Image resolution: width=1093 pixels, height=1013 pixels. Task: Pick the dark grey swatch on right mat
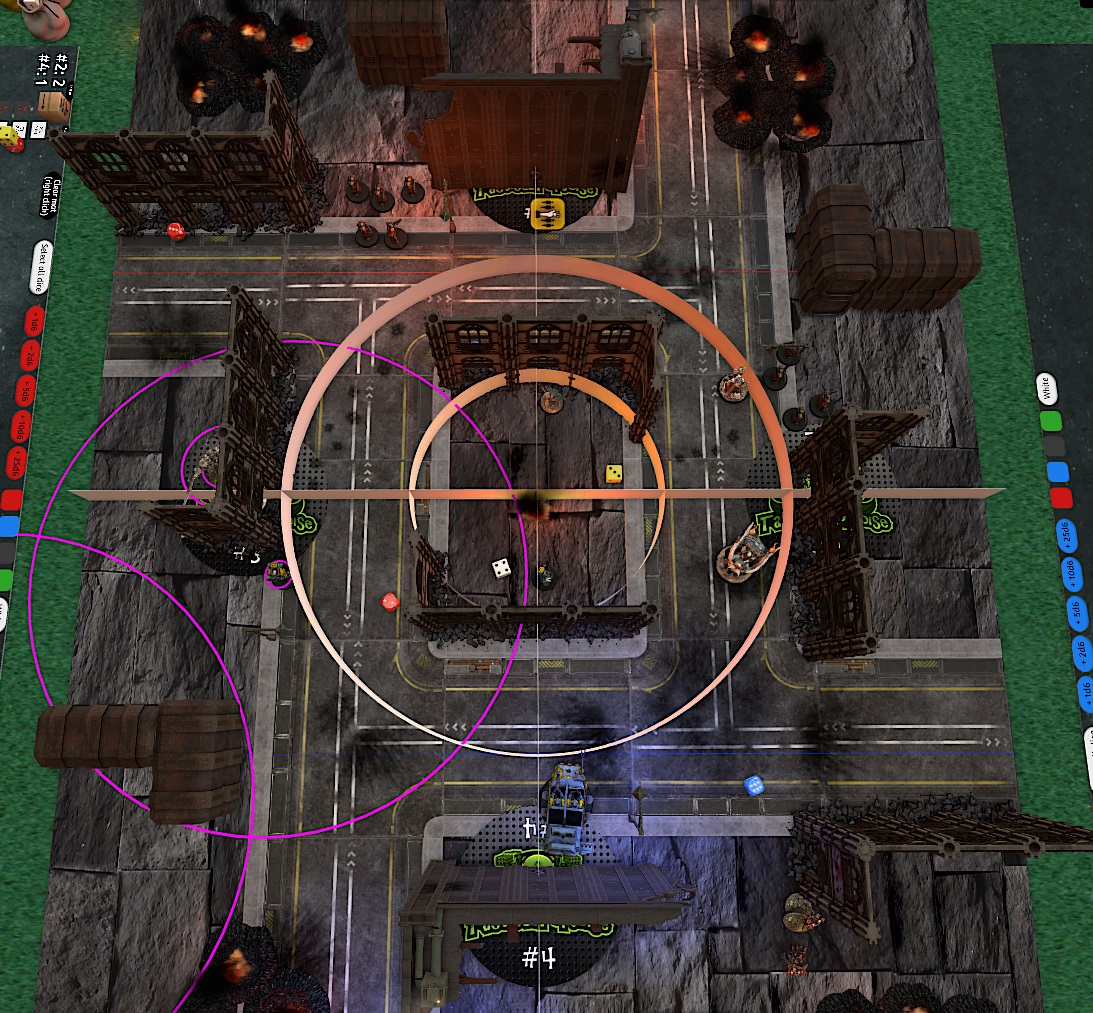[1054, 447]
